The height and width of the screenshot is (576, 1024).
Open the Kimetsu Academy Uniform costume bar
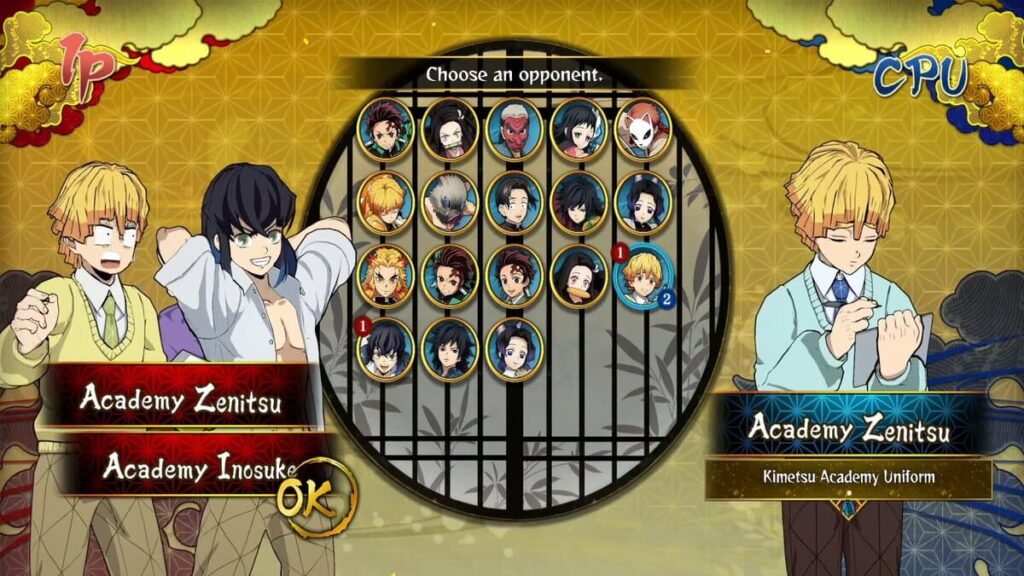848,477
